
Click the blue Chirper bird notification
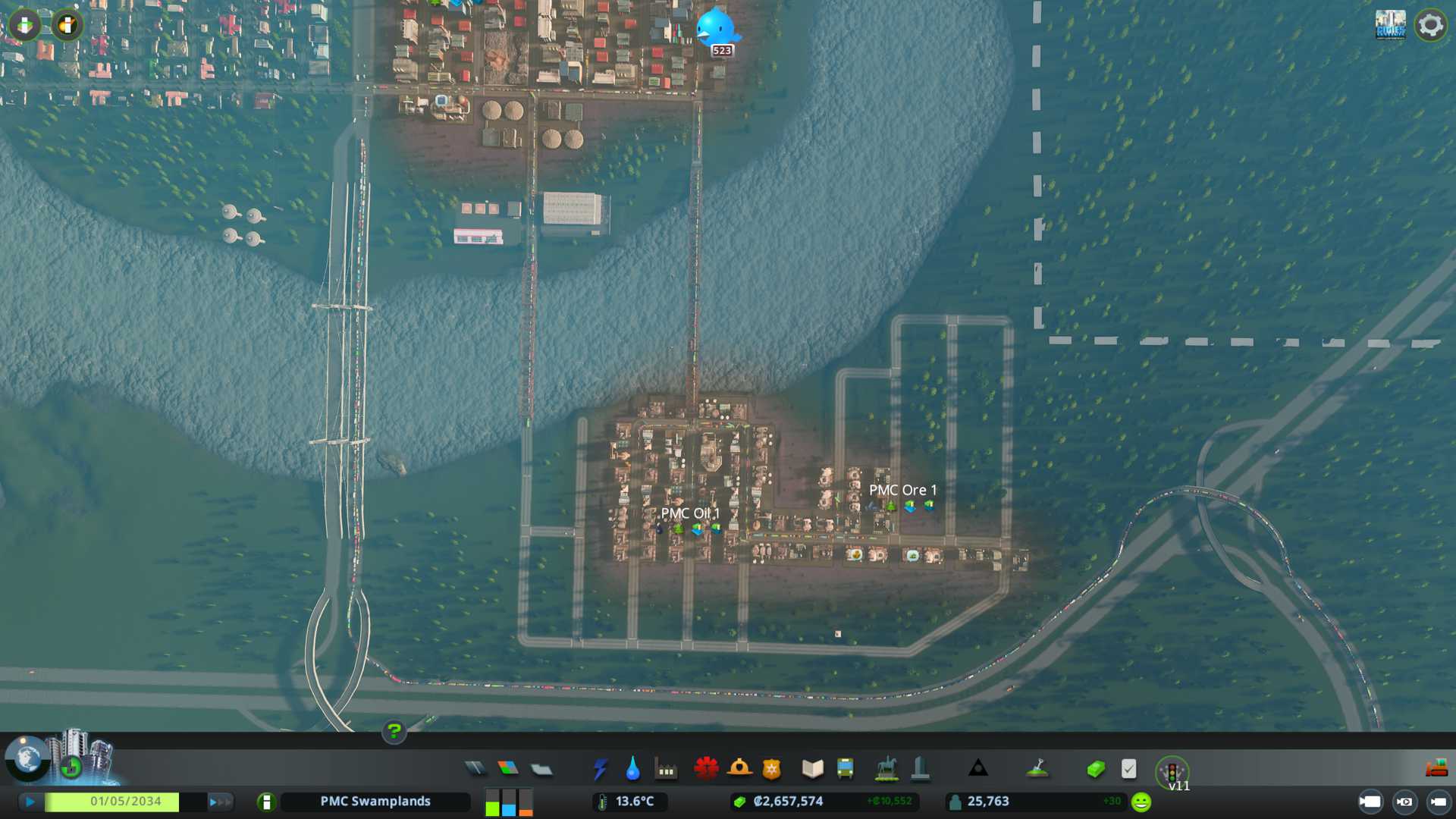(x=716, y=29)
